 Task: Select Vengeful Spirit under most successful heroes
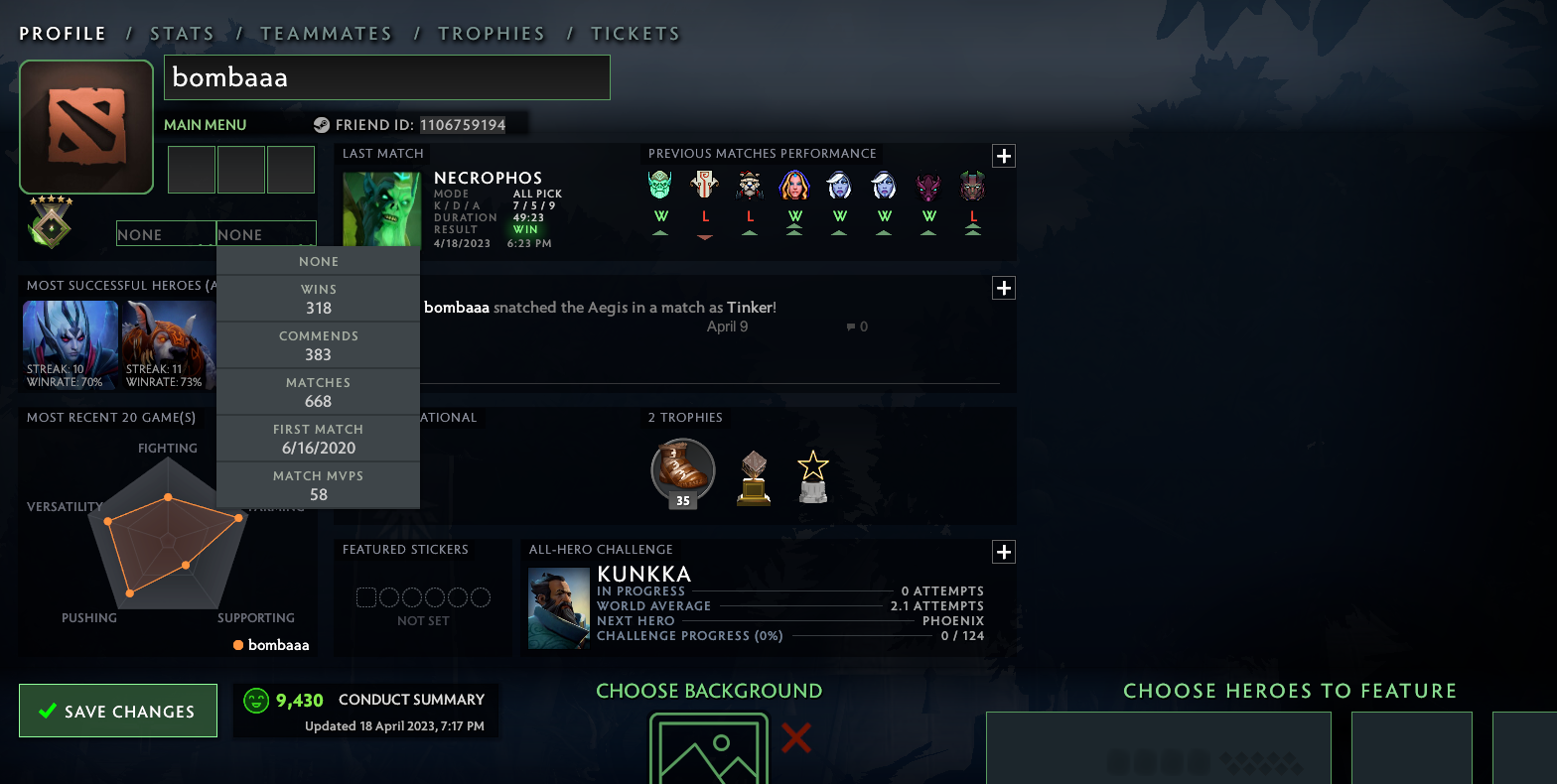(71, 342)
